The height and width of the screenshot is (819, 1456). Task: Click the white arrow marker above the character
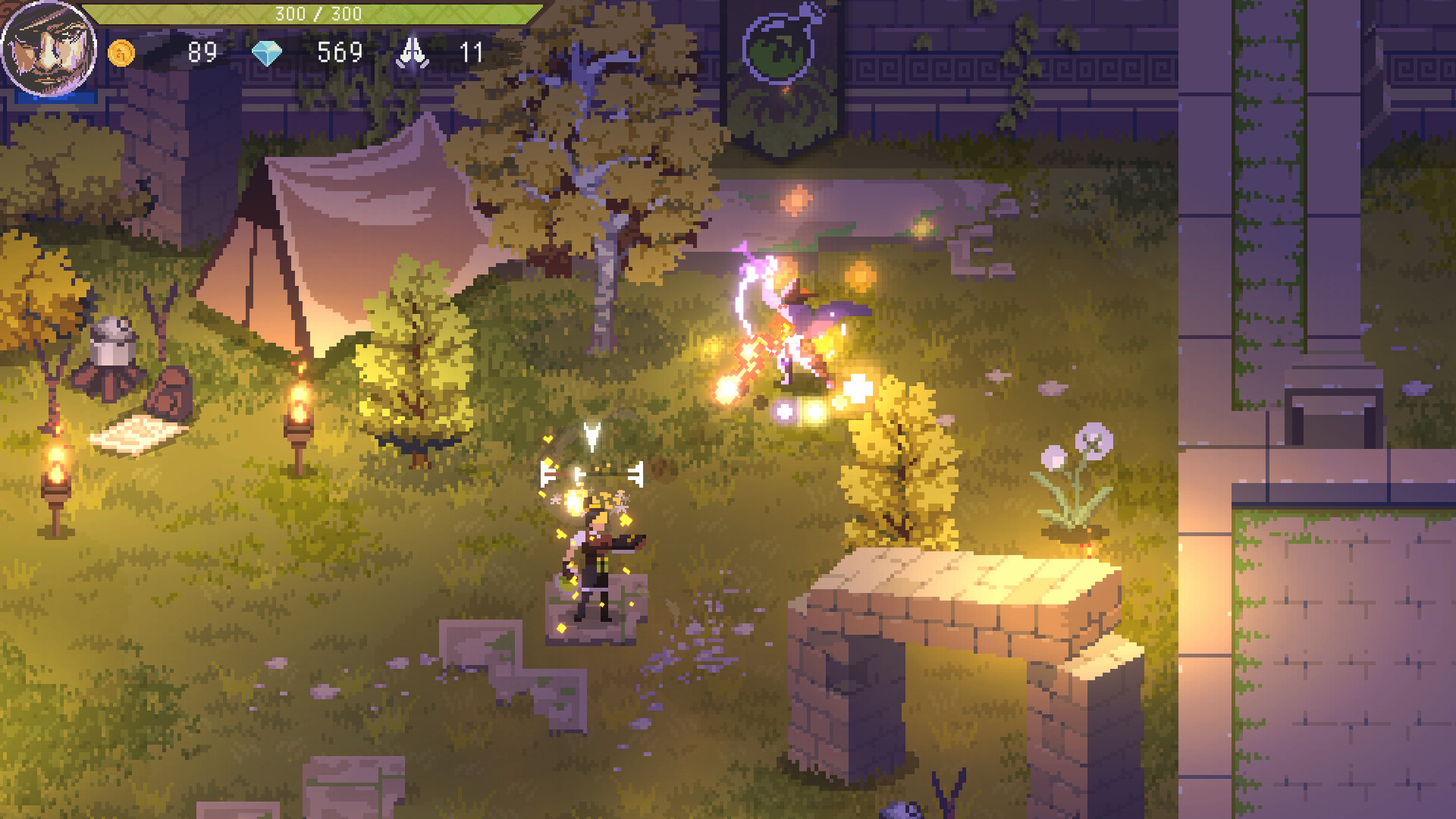[592, 436]
